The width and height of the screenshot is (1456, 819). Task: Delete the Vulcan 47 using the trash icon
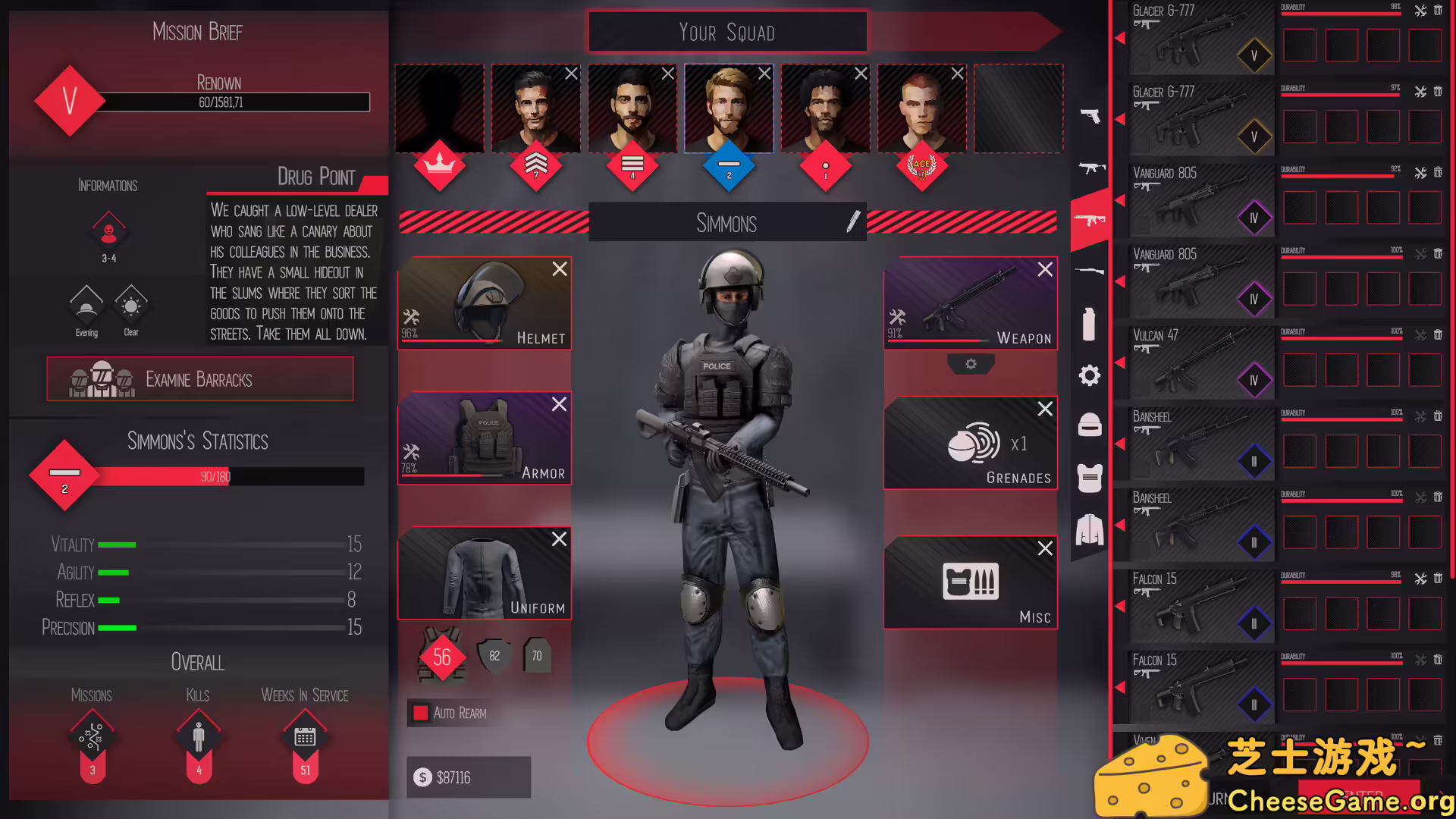pos(1438,334)
